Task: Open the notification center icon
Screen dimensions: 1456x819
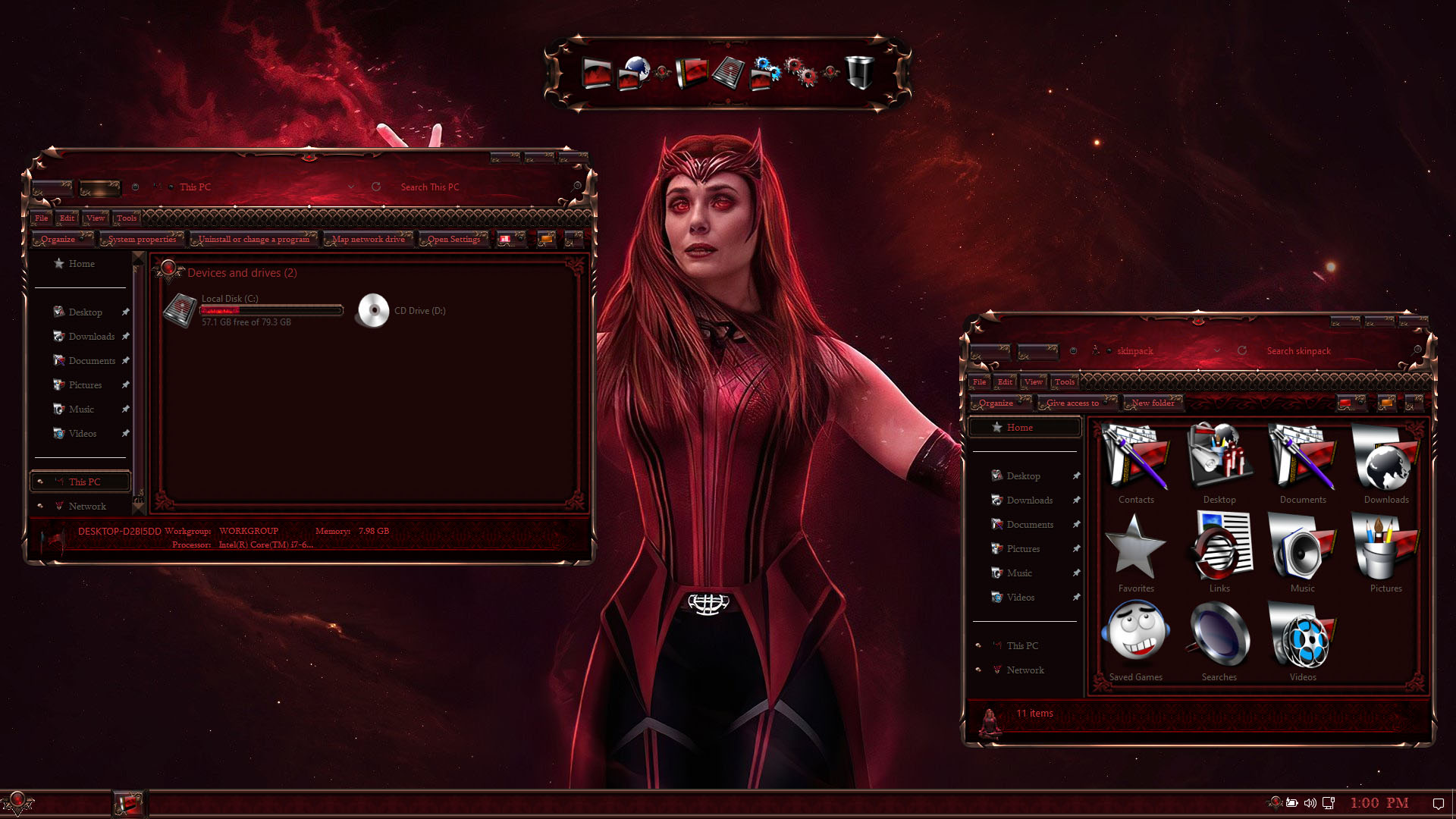Action: click(1438, 803)
